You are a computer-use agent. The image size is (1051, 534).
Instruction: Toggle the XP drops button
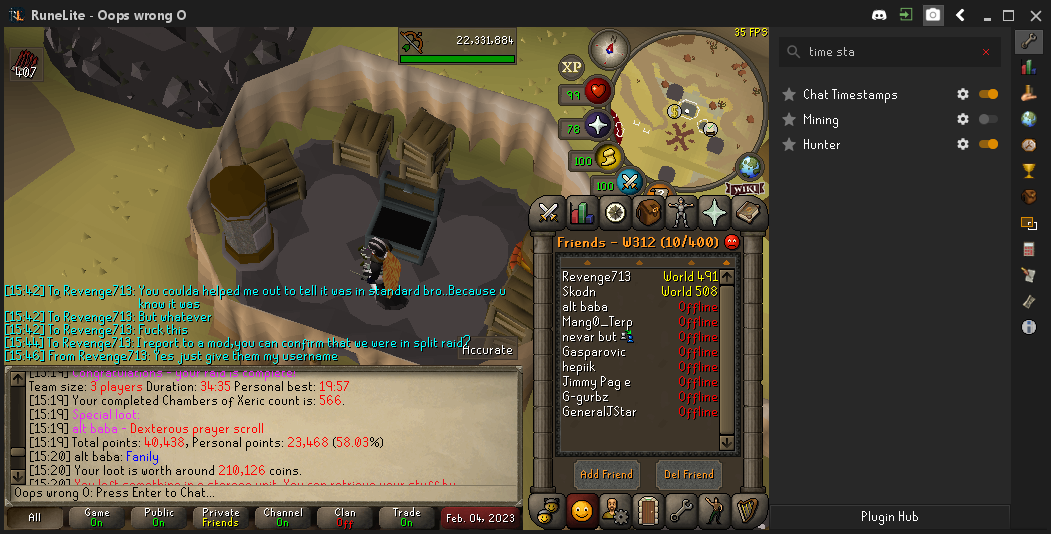tap(571, 67)
